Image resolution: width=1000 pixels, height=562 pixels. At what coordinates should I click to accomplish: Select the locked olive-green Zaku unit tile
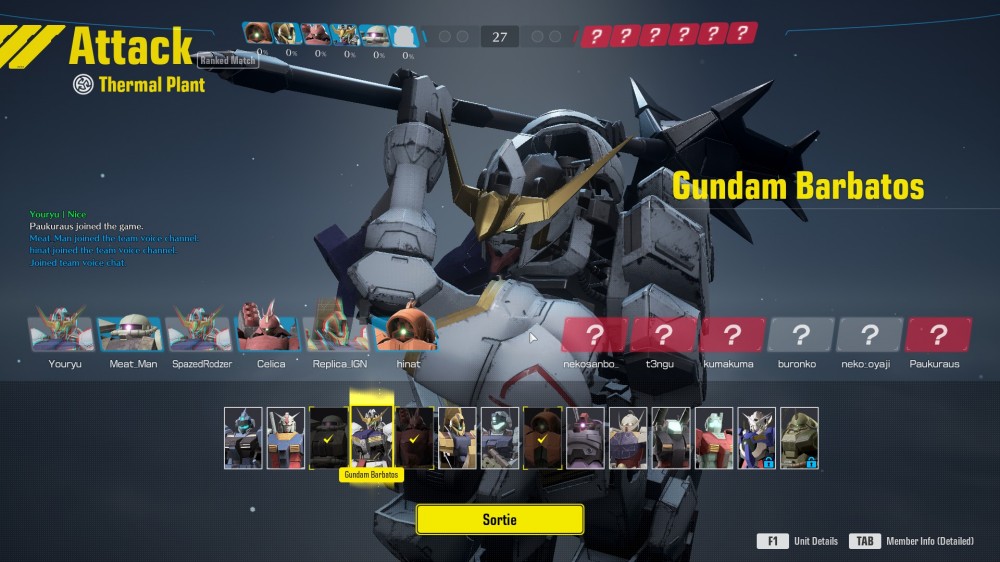799,437
